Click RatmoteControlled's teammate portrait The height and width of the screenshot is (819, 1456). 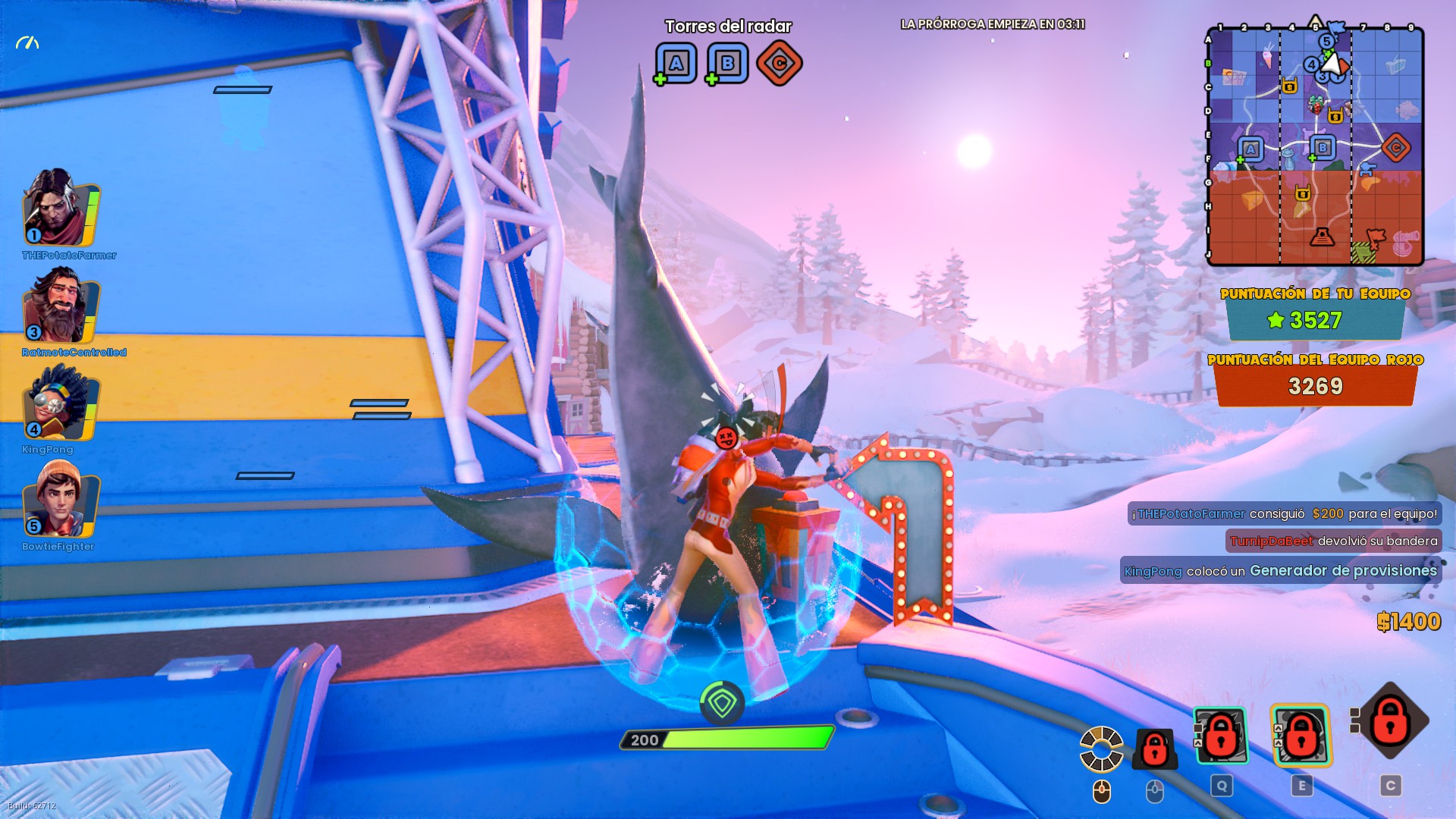pos(59,306)
